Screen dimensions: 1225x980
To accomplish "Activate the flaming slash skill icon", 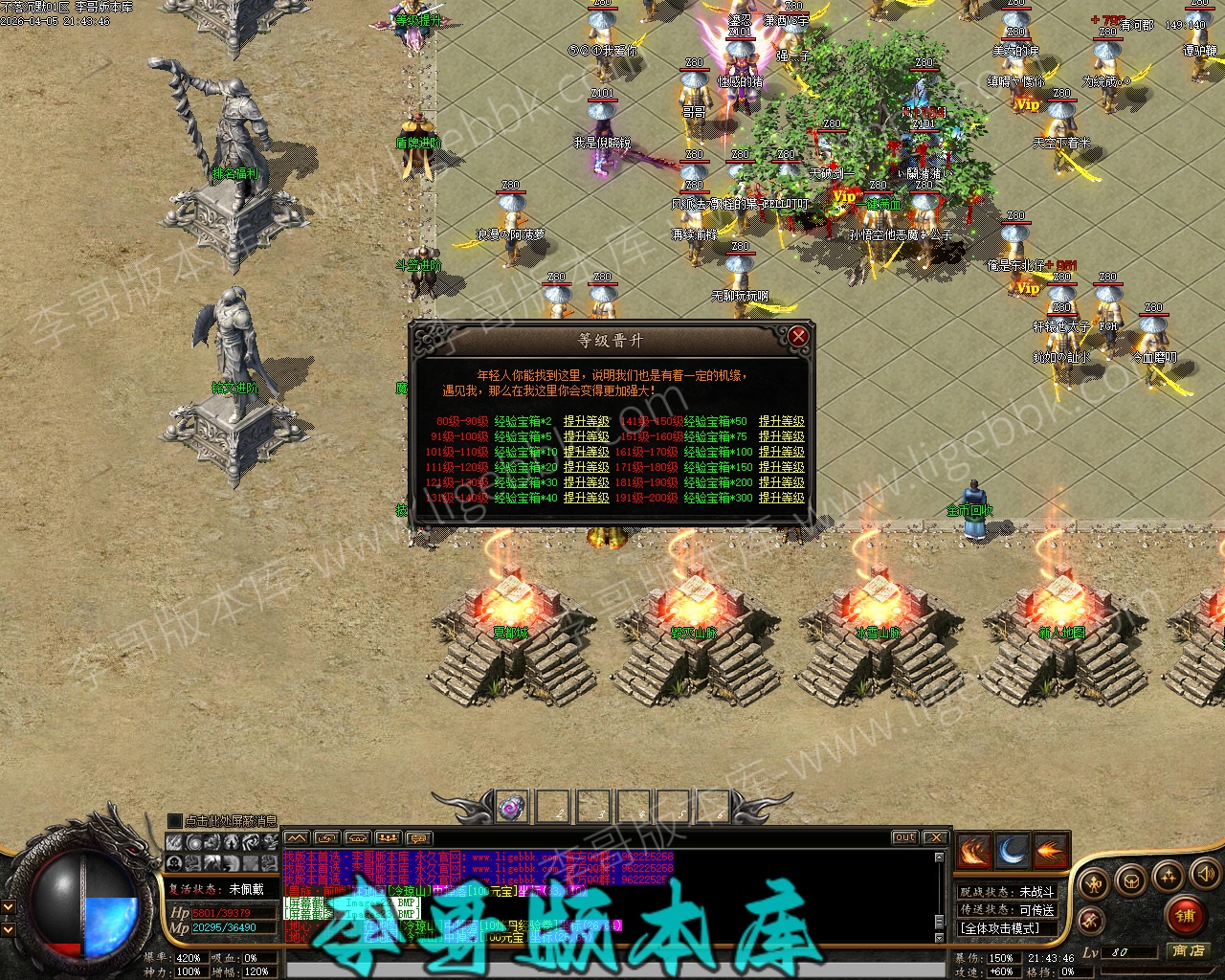I will tap(973, 850).
